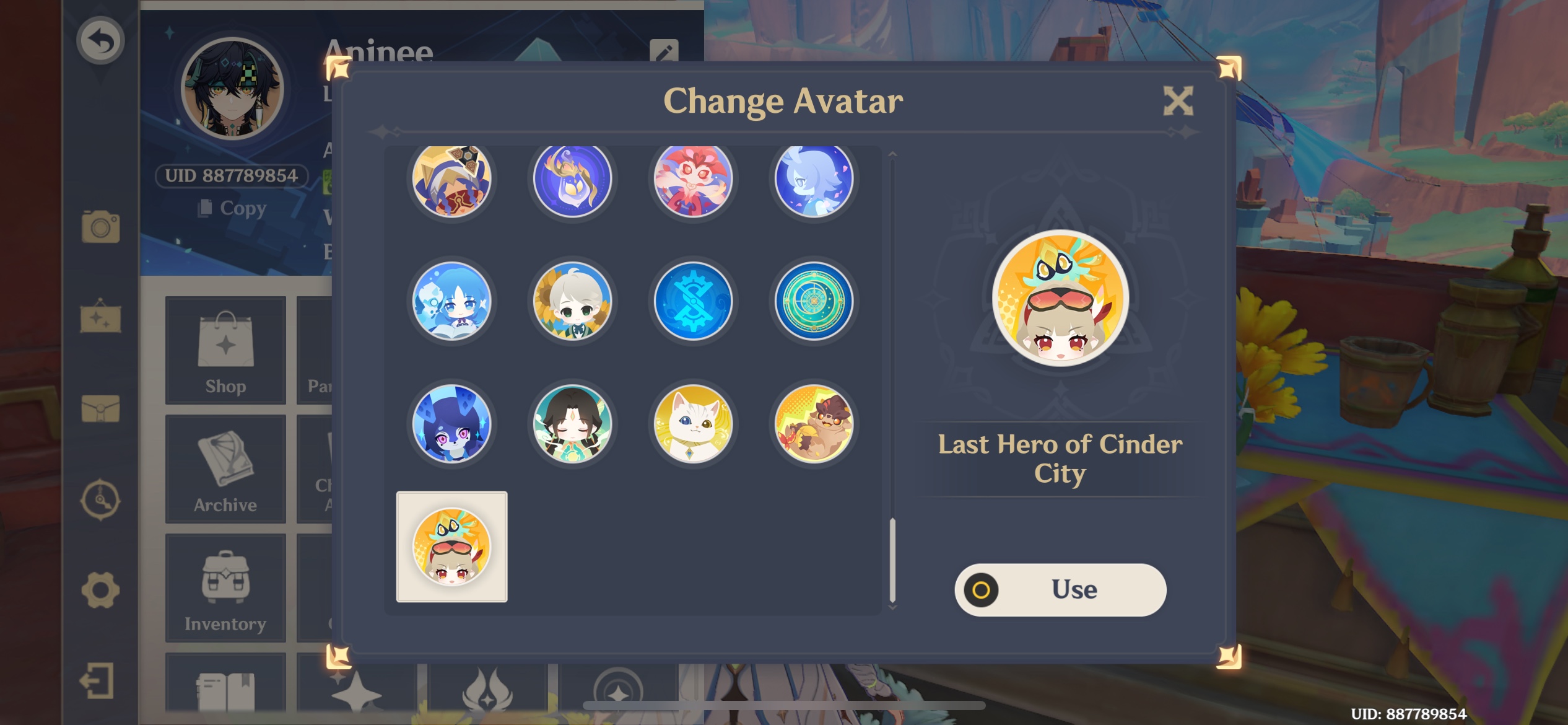Open the Shop panel

coord(225,350)
